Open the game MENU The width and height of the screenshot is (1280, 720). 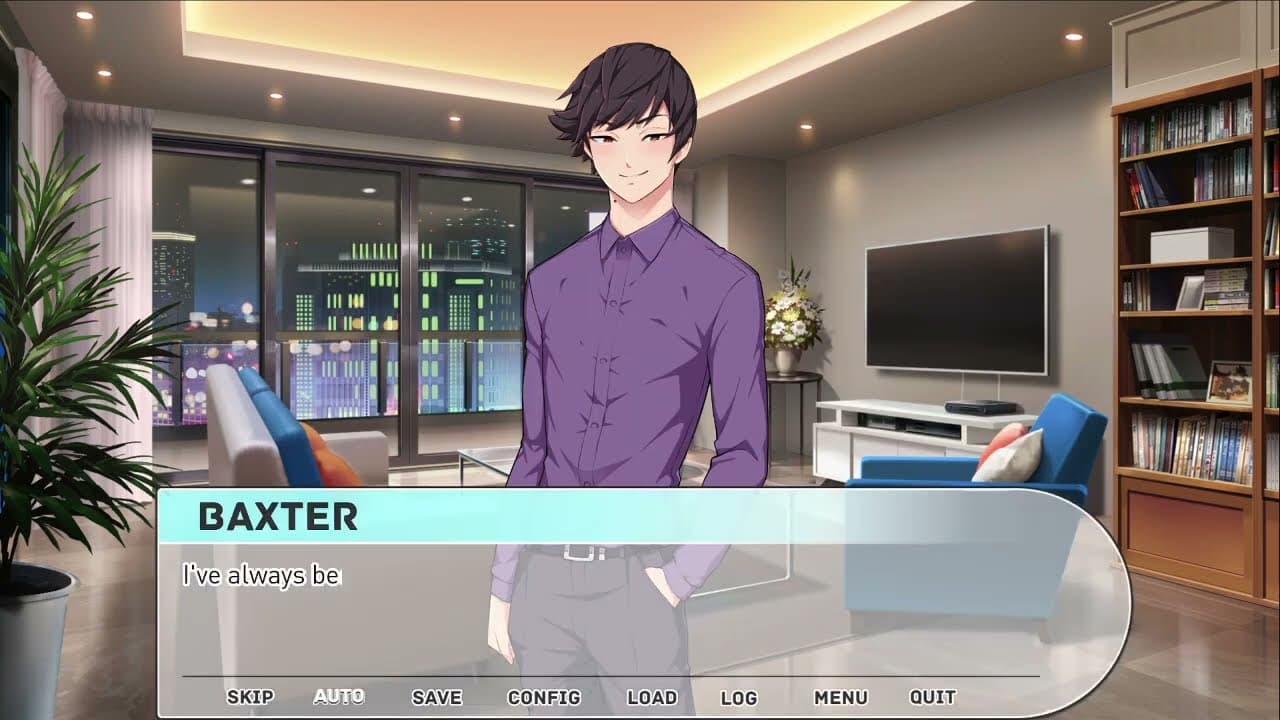point(840,697)
